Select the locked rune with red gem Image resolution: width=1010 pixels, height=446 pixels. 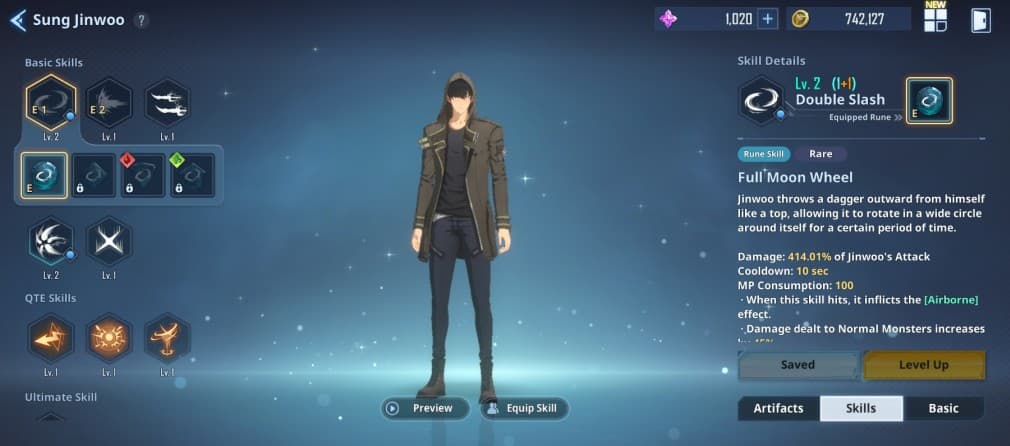pos(142,174)
